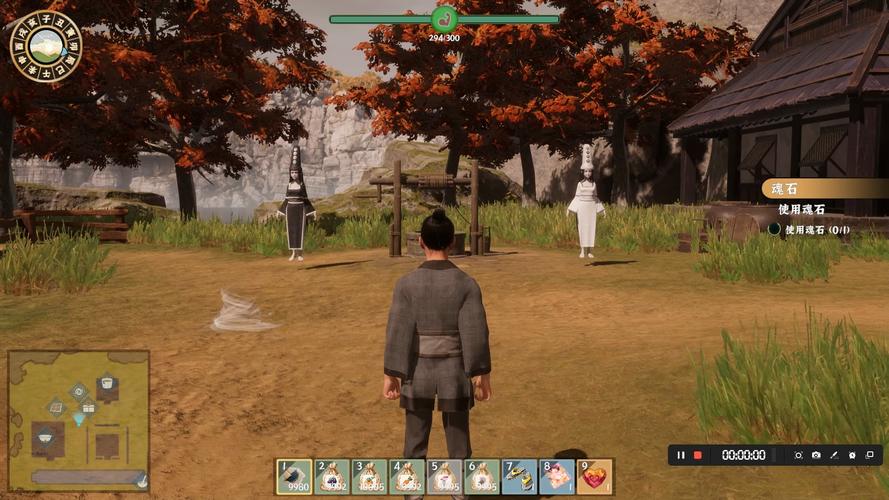Choose the seed bag in slot 3
The width and height of the screenshot is (889, 500).
[370, 477]
